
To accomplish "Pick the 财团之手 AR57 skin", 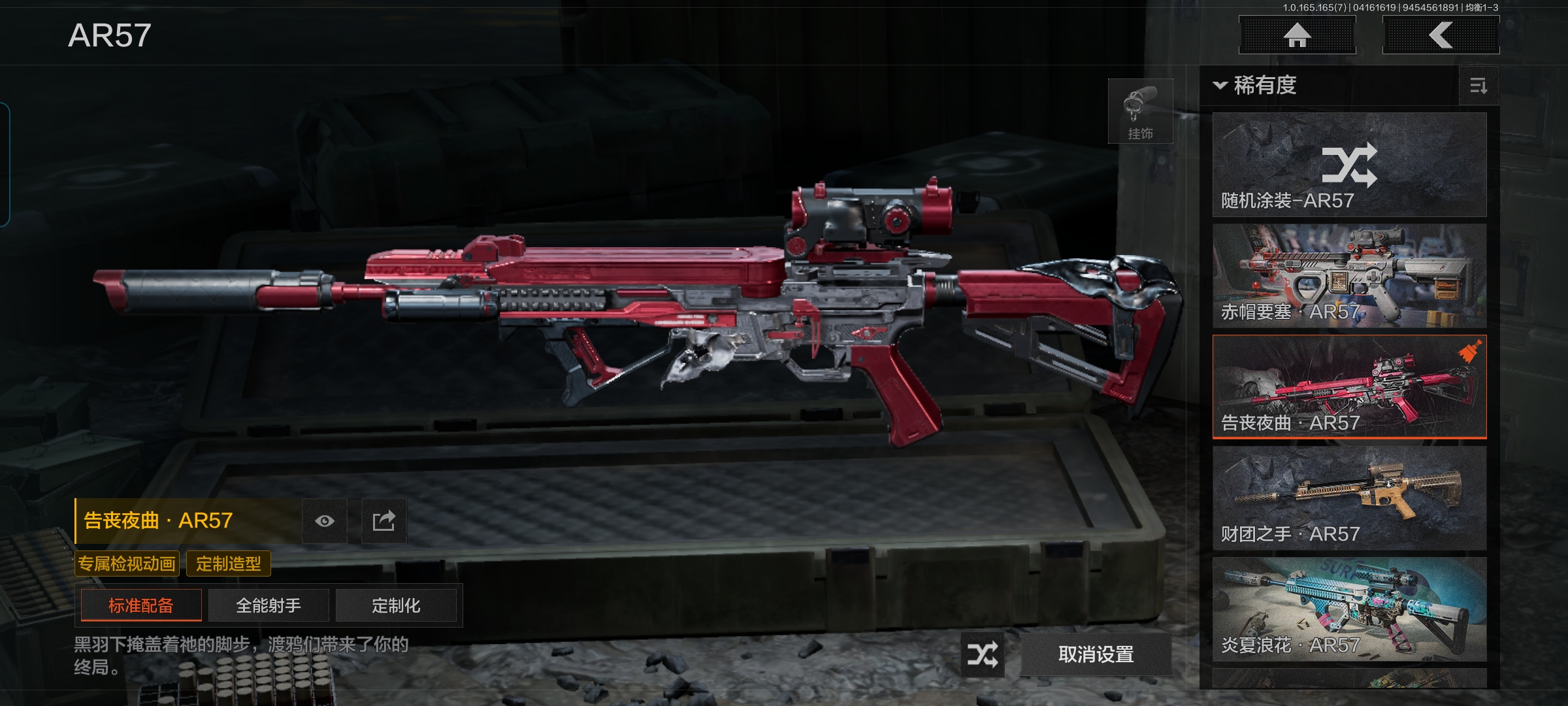I will tap(1349, 498).
